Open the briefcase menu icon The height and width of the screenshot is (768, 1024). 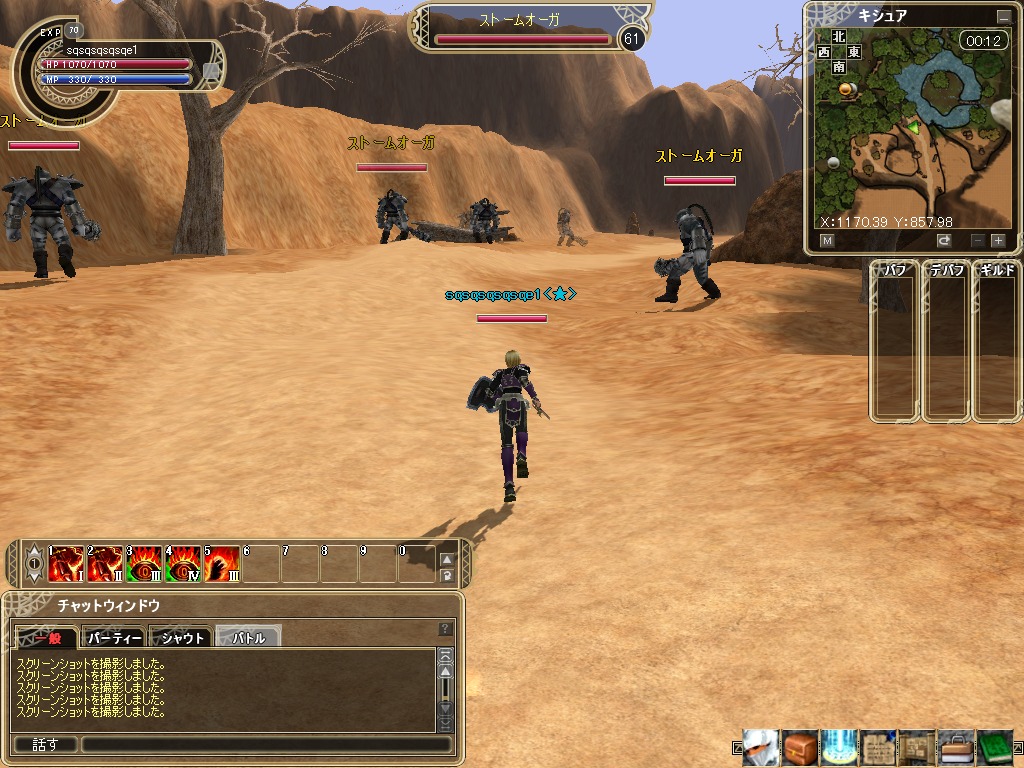pyautogui.click(x=956, y=747)
